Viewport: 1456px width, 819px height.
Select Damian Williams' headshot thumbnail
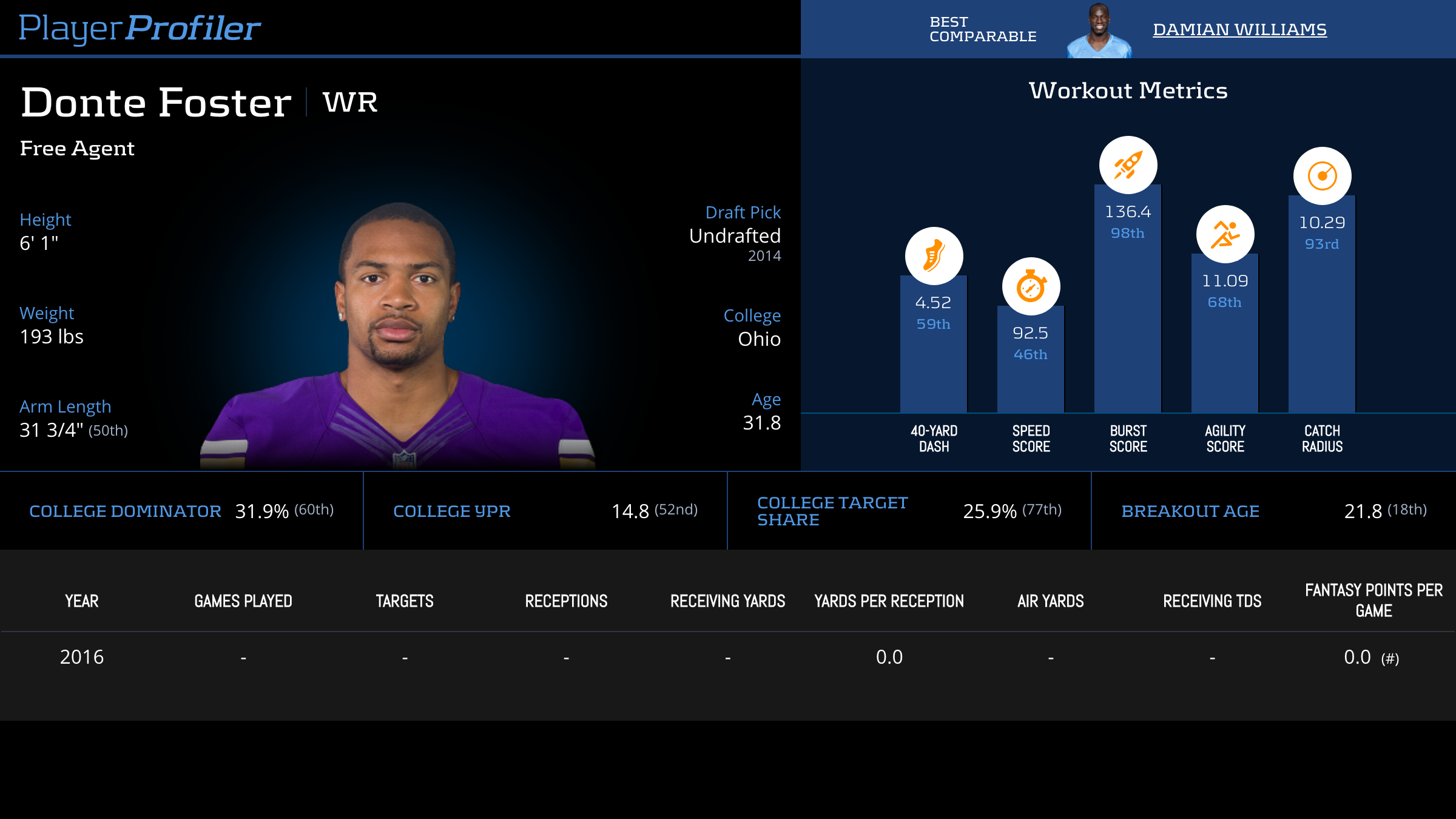click(x=1099, y=32)
